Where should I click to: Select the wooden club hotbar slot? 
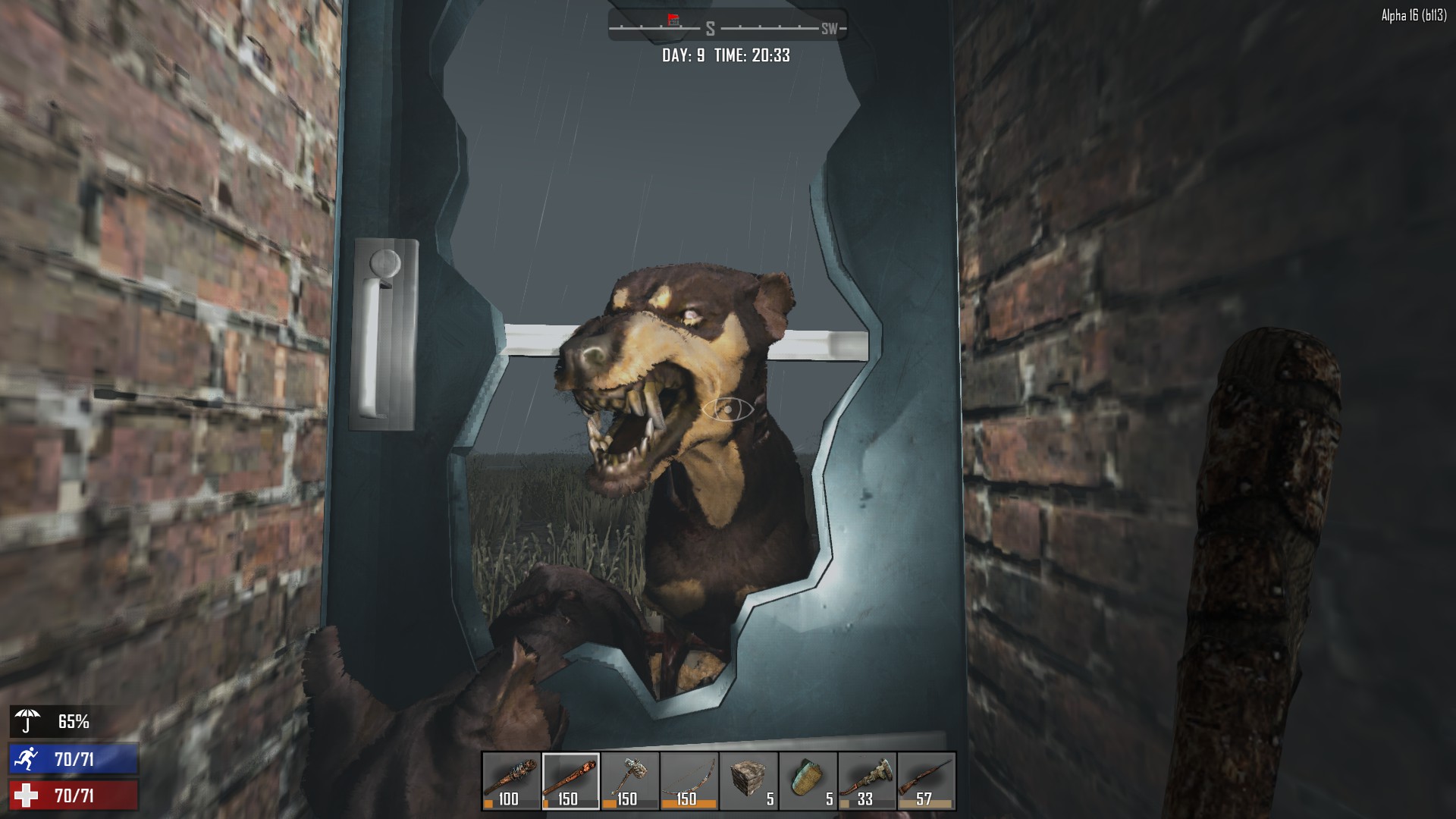(570, 781)
